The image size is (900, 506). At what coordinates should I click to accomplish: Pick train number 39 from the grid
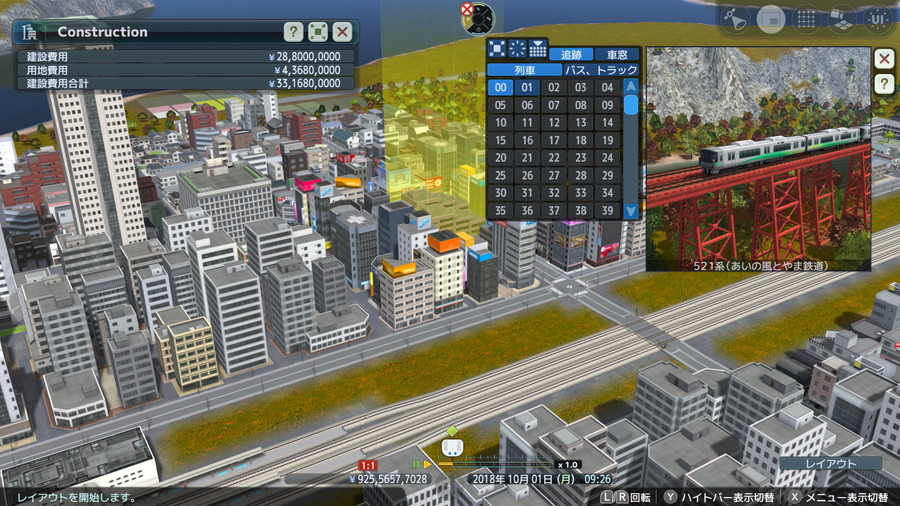point(606,211)
